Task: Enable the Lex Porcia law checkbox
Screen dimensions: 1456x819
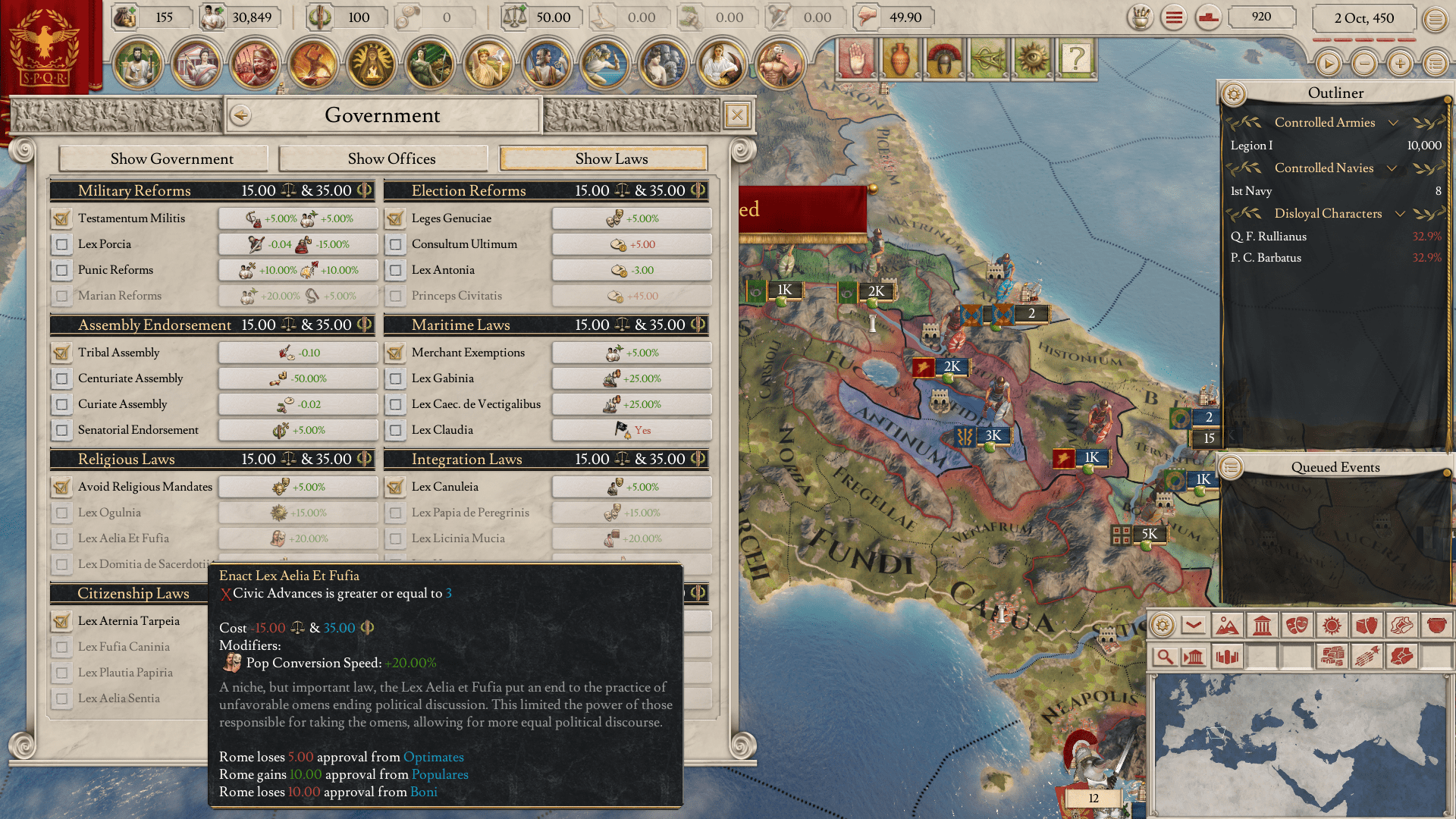Action: click(x=61, y=244)
